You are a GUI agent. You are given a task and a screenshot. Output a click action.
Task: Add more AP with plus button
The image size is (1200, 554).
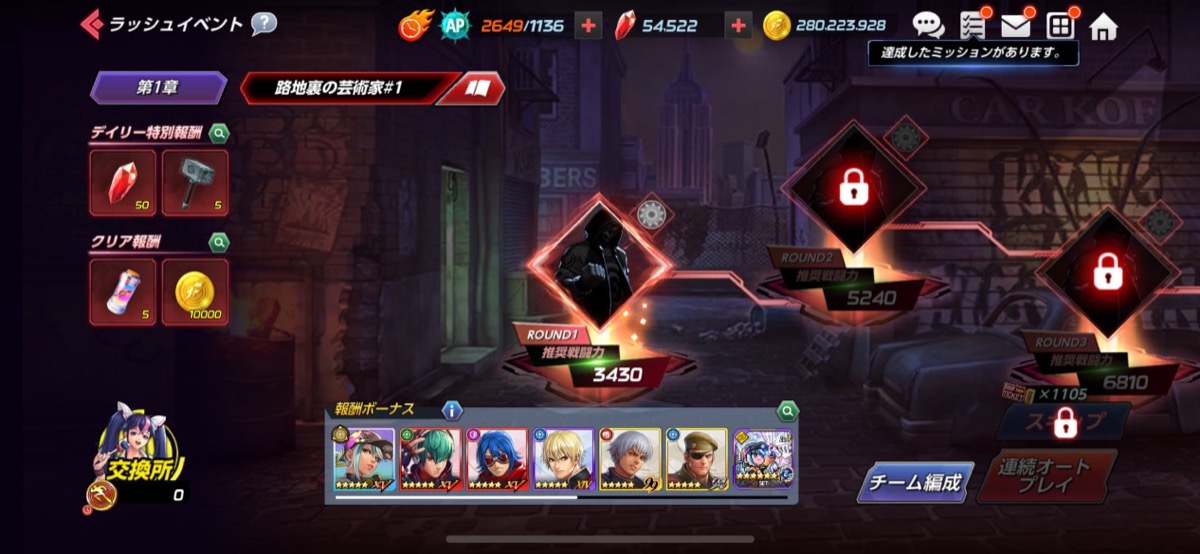point(588,26)
